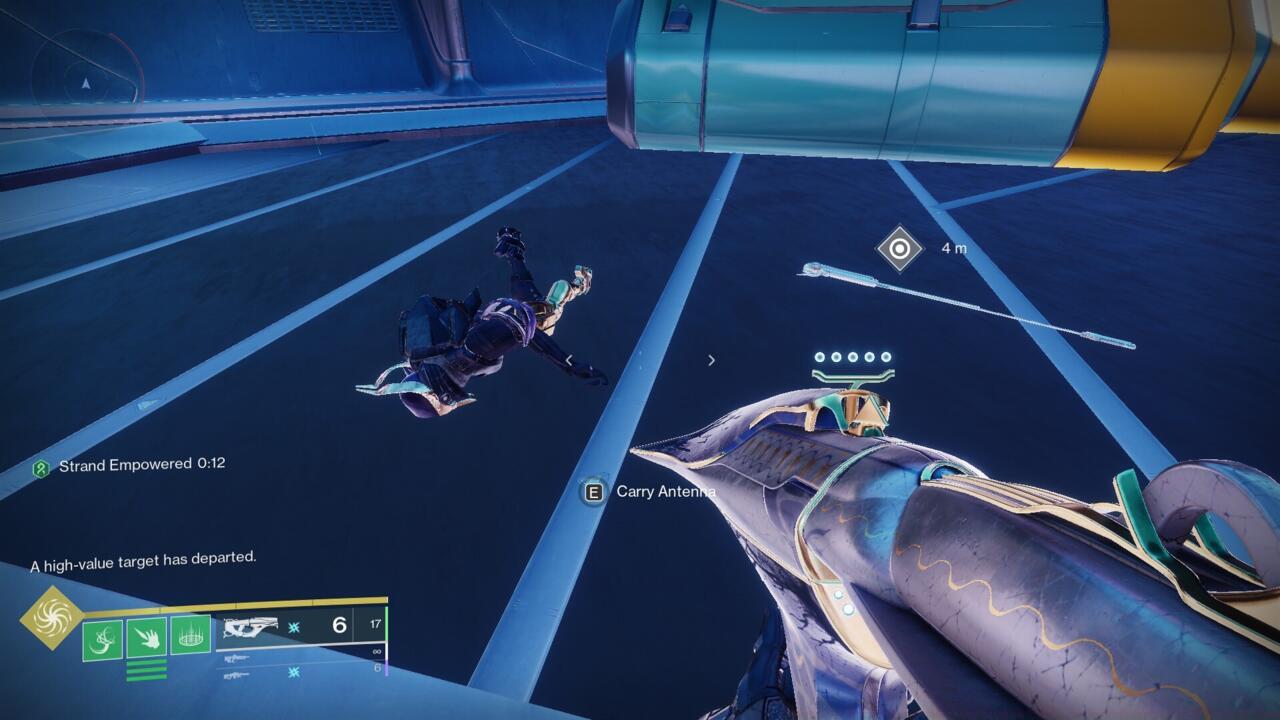Image resolution: width=1280 pixels, height=720 pixels.
Task: Click the Grapple grenade ability icon
Action: coord(102,636)
